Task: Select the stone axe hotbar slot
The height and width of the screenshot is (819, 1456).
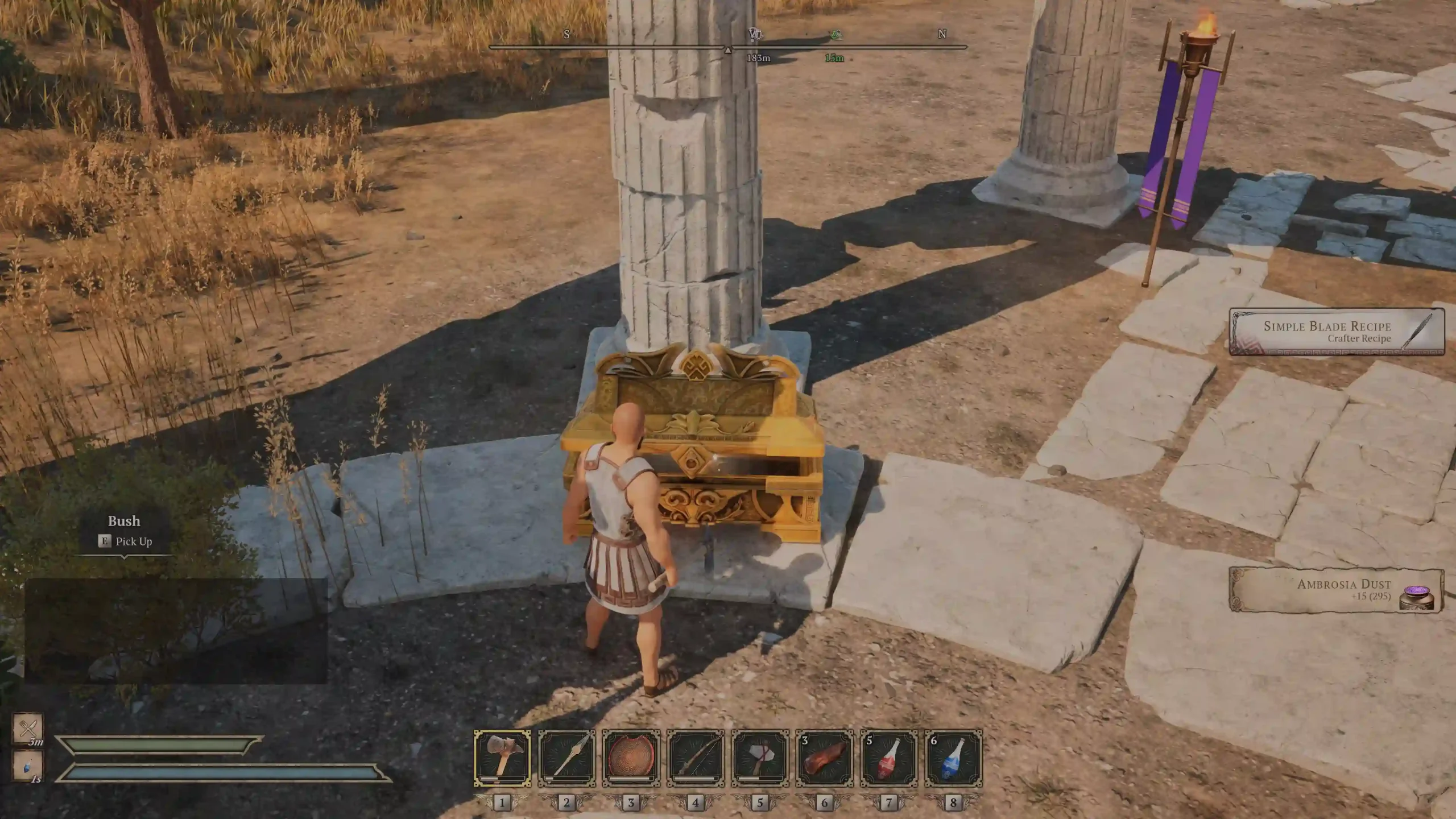Action: point(502,758)
